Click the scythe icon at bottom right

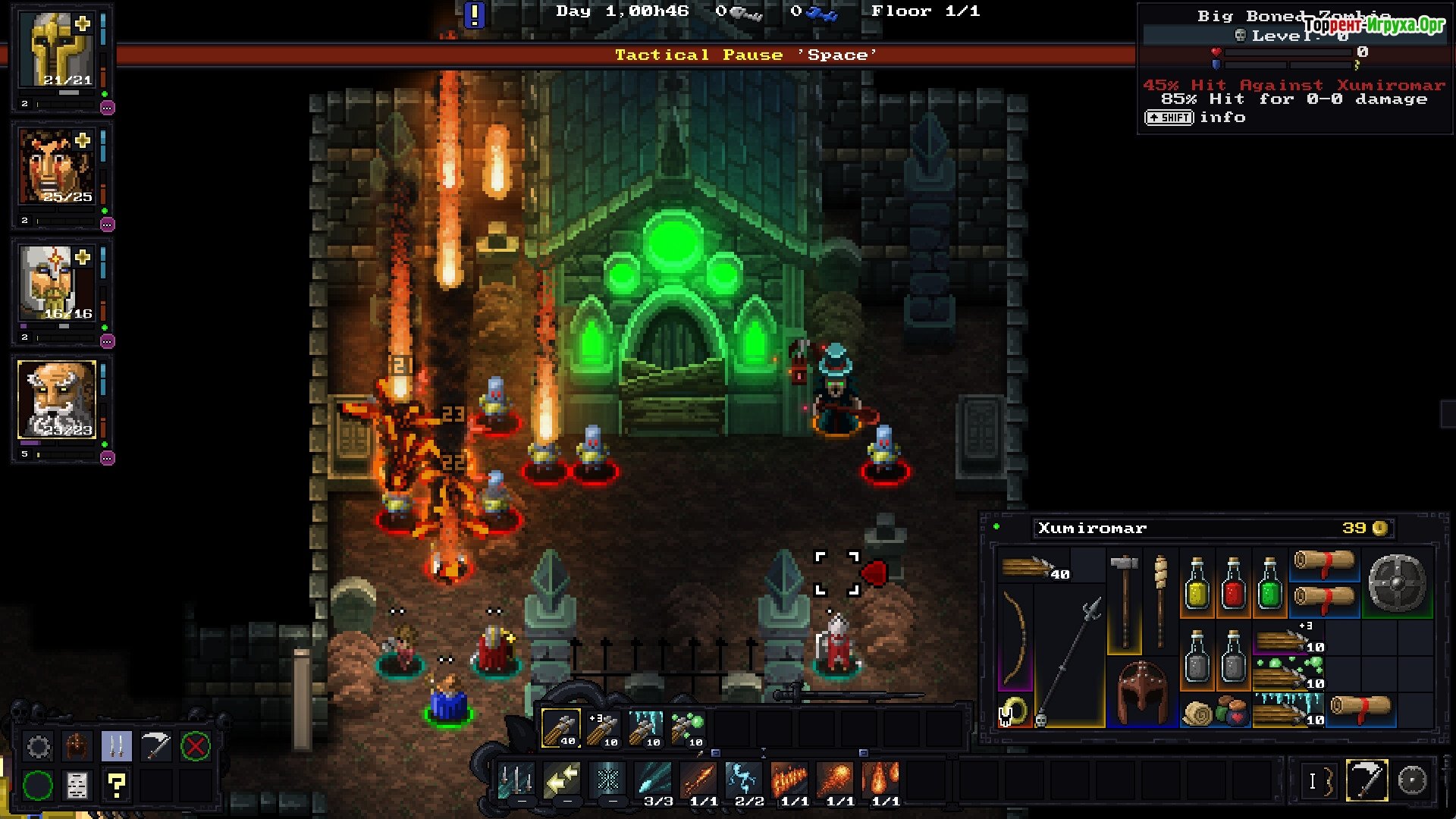click(1367, 780)
